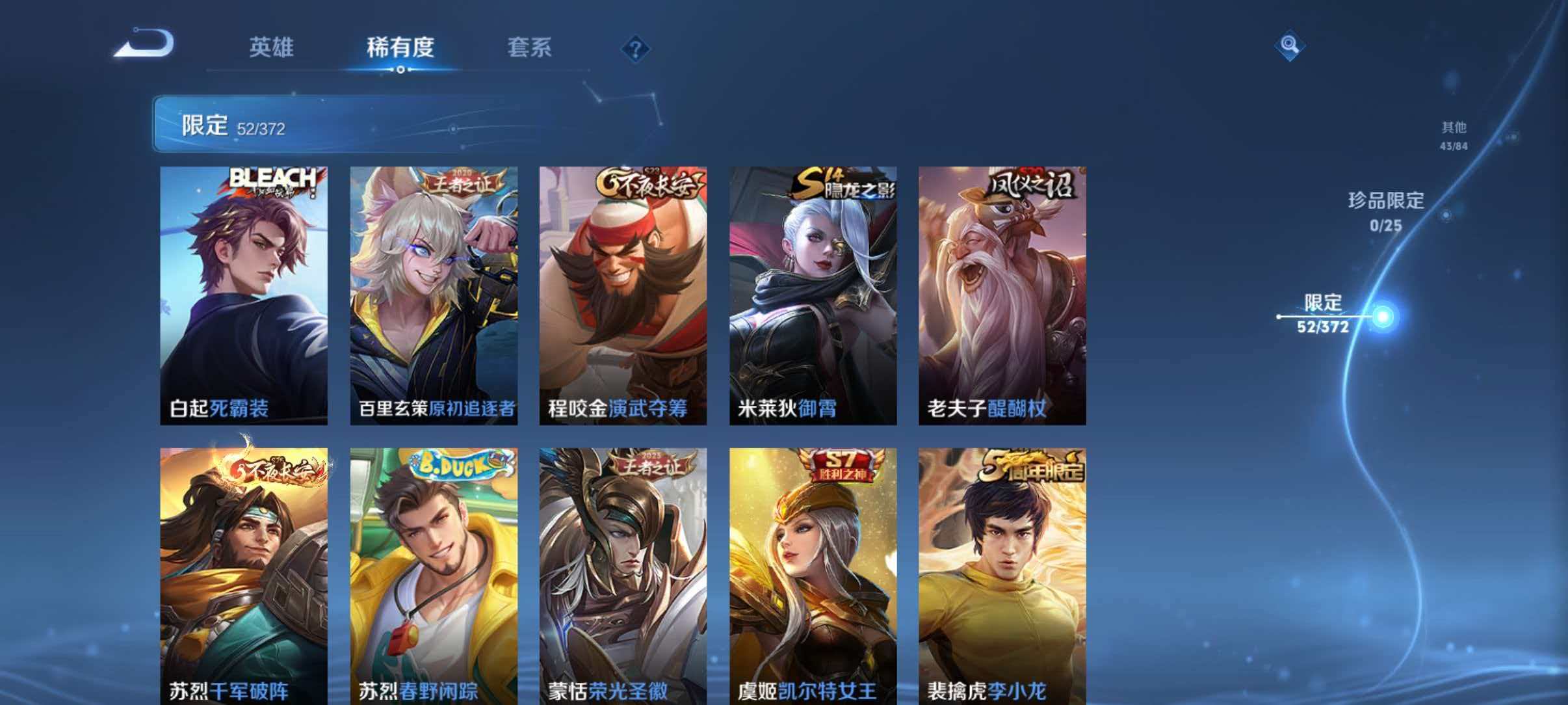Open the help question mark icon
Screen dimensions: 1568x705
pos(636,47)
